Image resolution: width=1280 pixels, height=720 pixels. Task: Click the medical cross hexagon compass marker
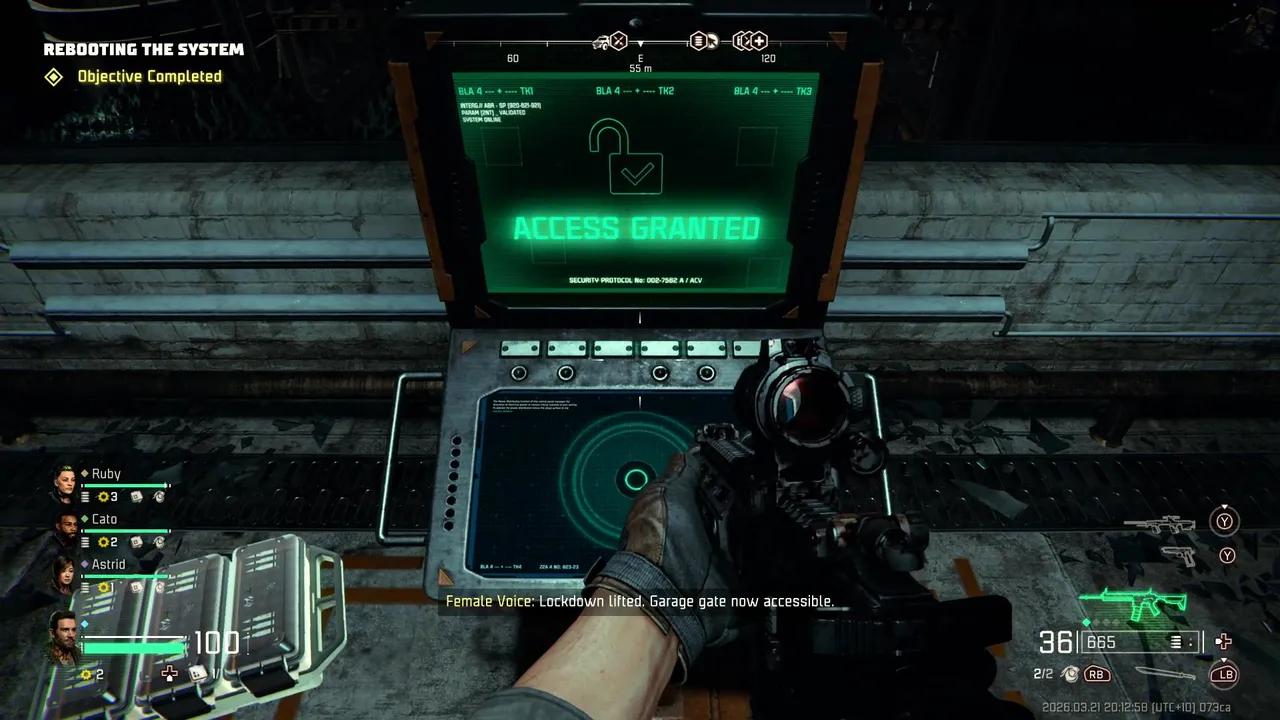[759, 41]
